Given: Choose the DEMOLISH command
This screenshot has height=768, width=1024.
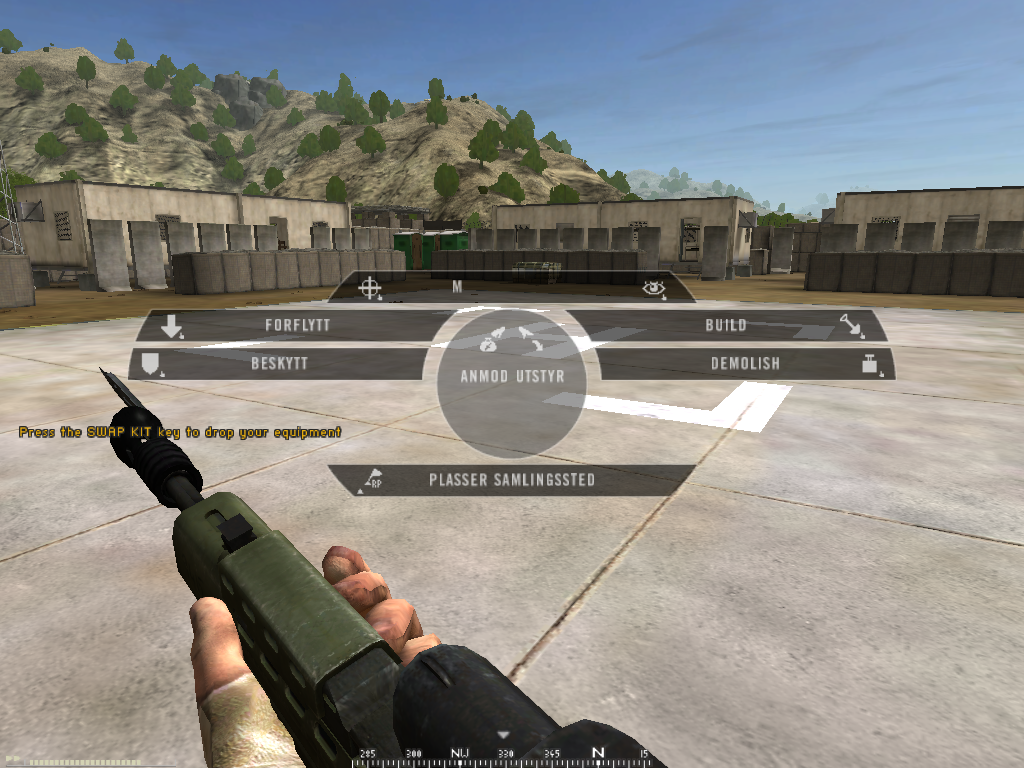Looking at the screenshot, I should 745,364.
